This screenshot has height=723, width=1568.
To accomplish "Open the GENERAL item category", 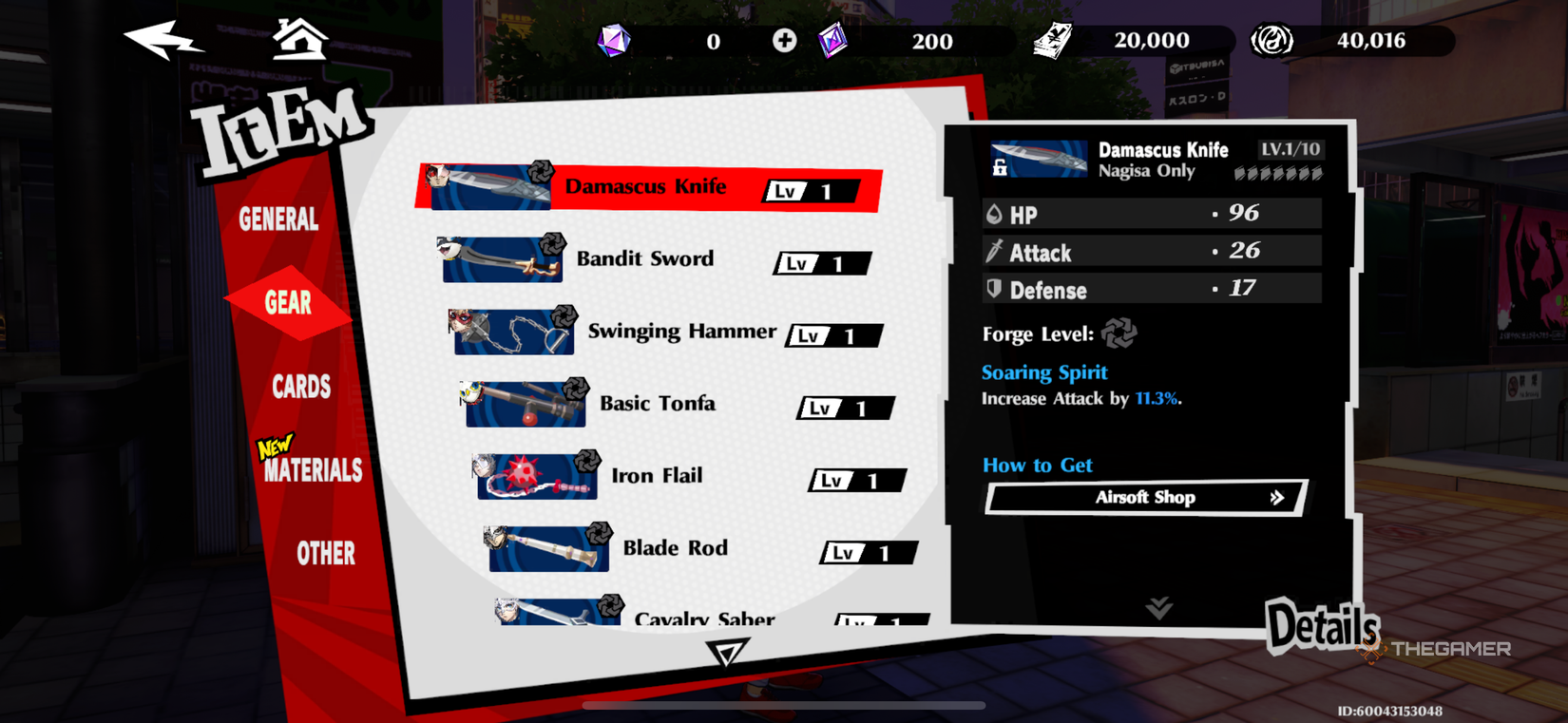I will pyautogui.click(x=277, y=220).
